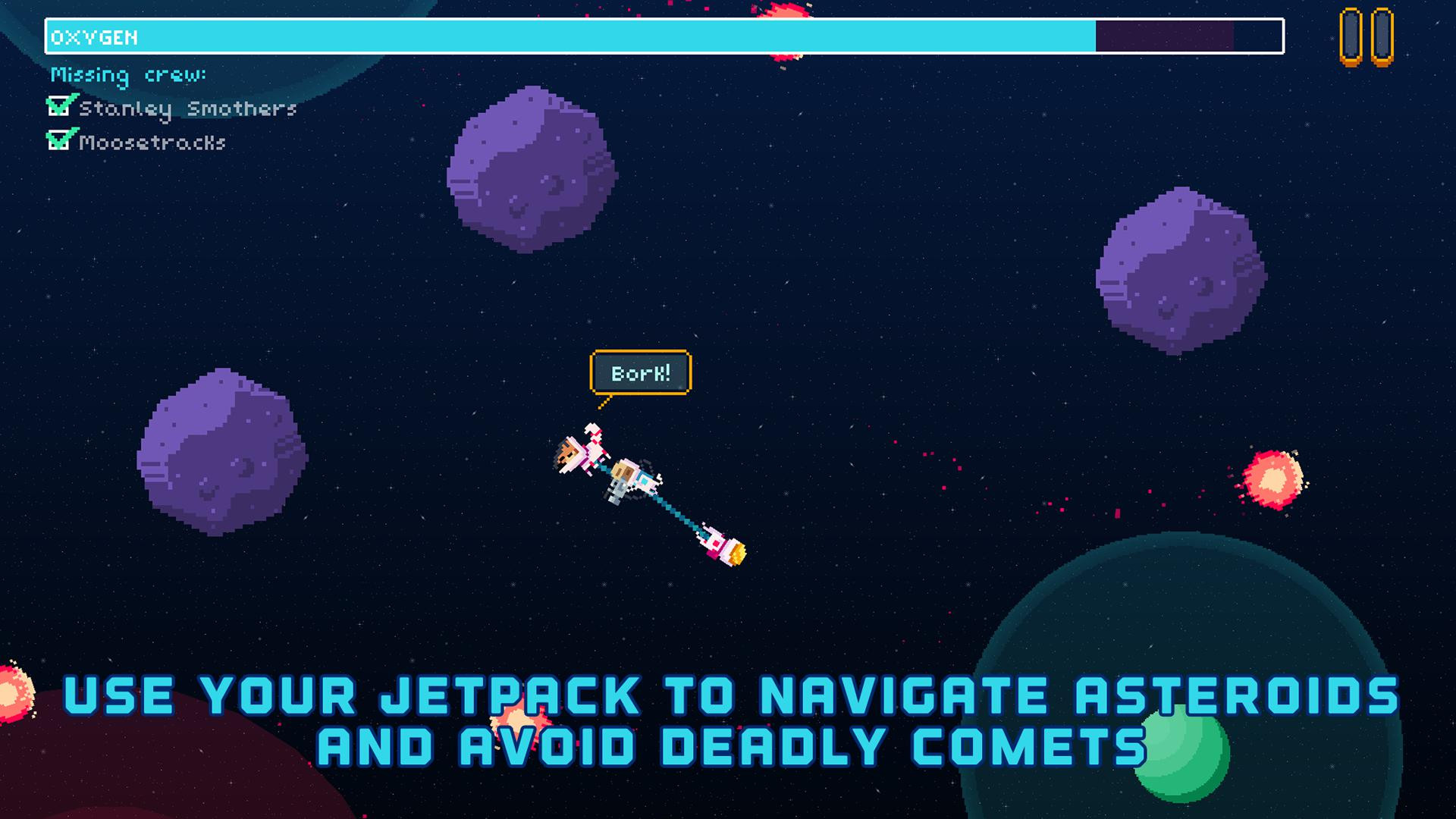
Task: Pause the game with the top-right button
Action: click(1367, 37)
